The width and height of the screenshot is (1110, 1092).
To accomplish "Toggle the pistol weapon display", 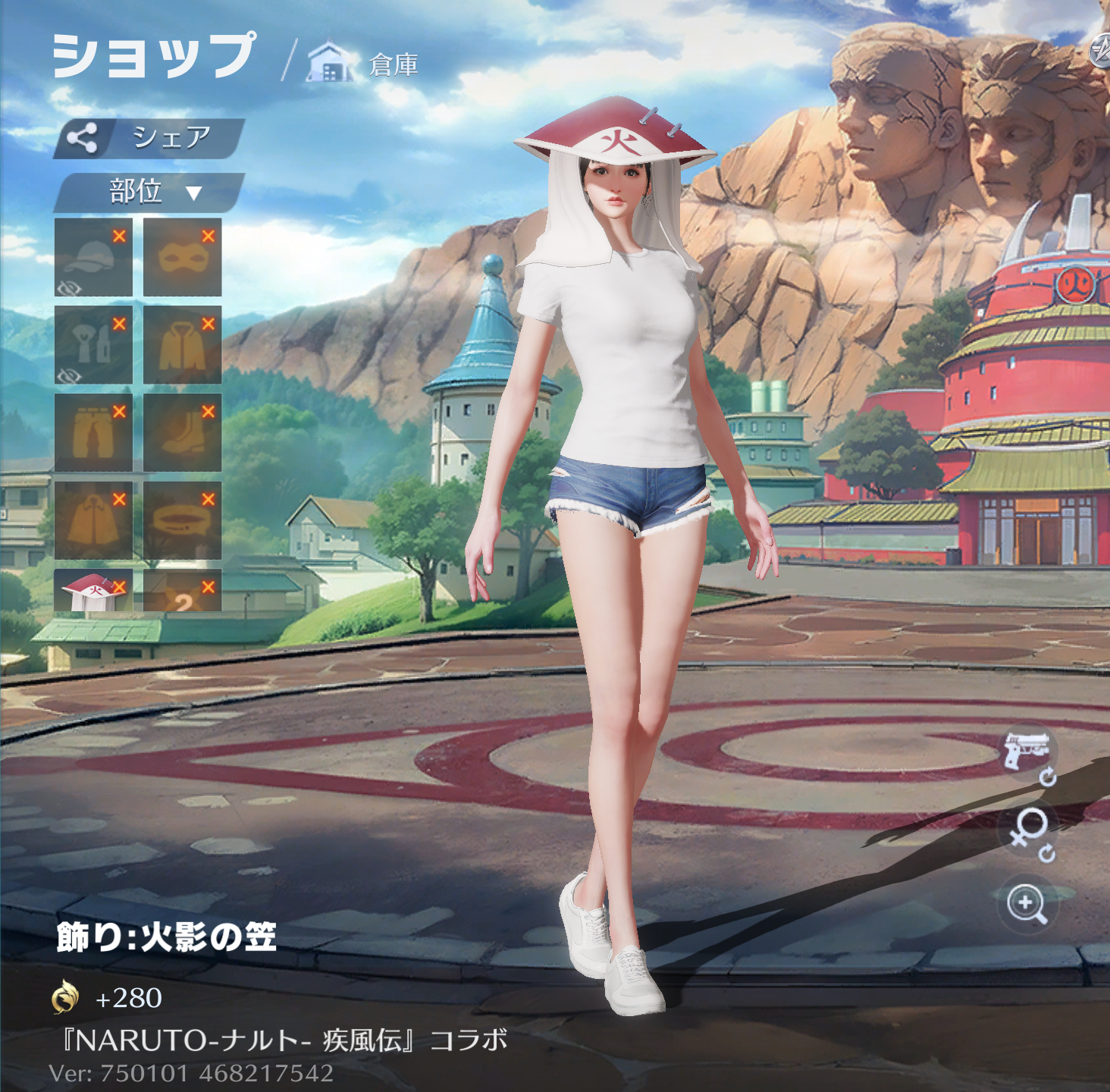I will 1027,752.
